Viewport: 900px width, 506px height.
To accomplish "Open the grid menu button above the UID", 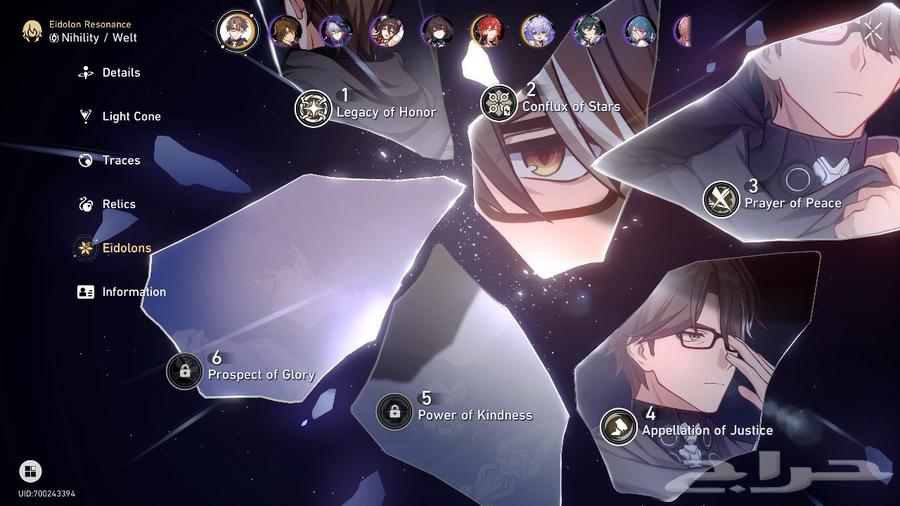I will click(x=30, y=471).
